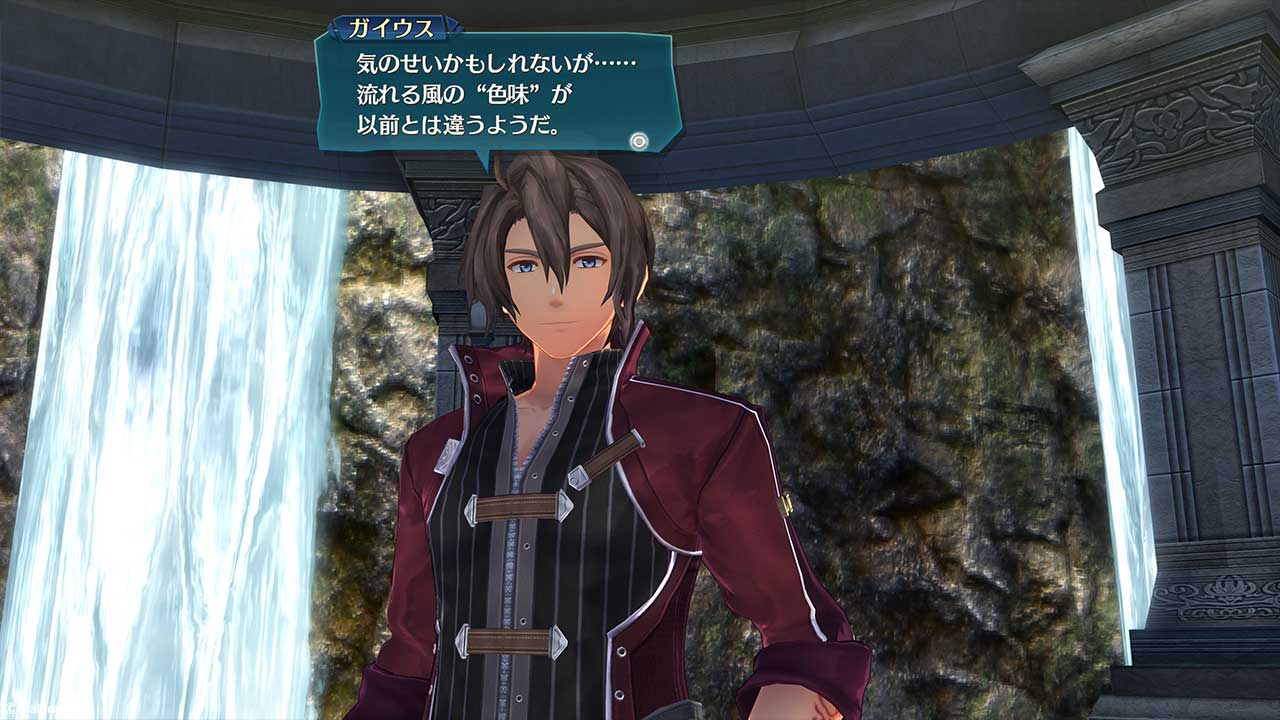Advance Gaius's dialogue via the round continue marker

[x=639, y=141]
